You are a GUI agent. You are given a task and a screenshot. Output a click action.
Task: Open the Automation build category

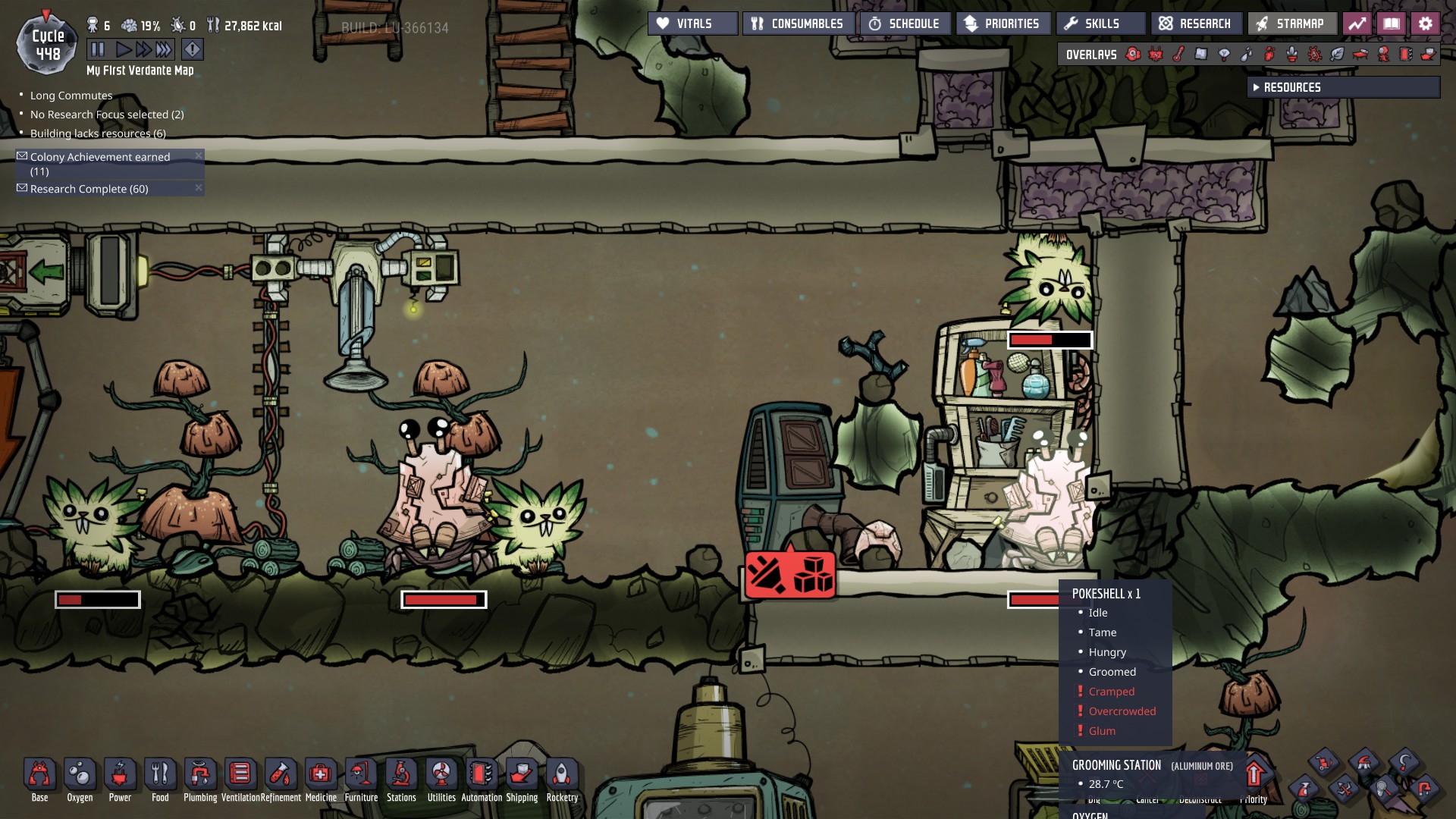[482, 780]
